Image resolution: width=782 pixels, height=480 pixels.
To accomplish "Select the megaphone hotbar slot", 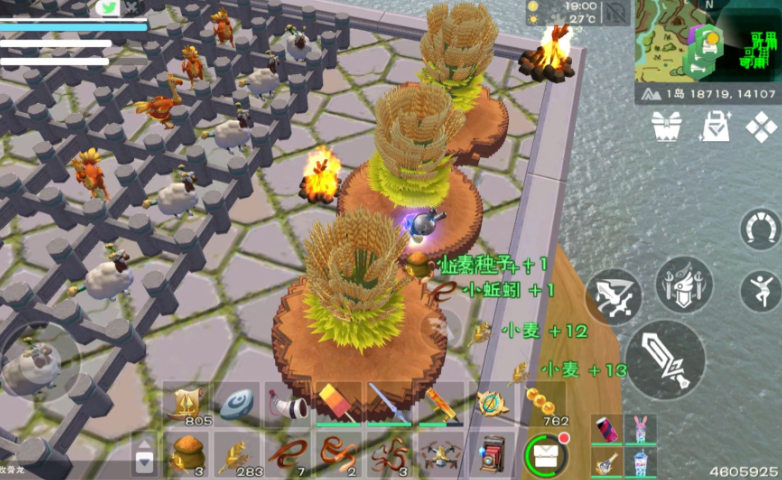I will 288,404.
